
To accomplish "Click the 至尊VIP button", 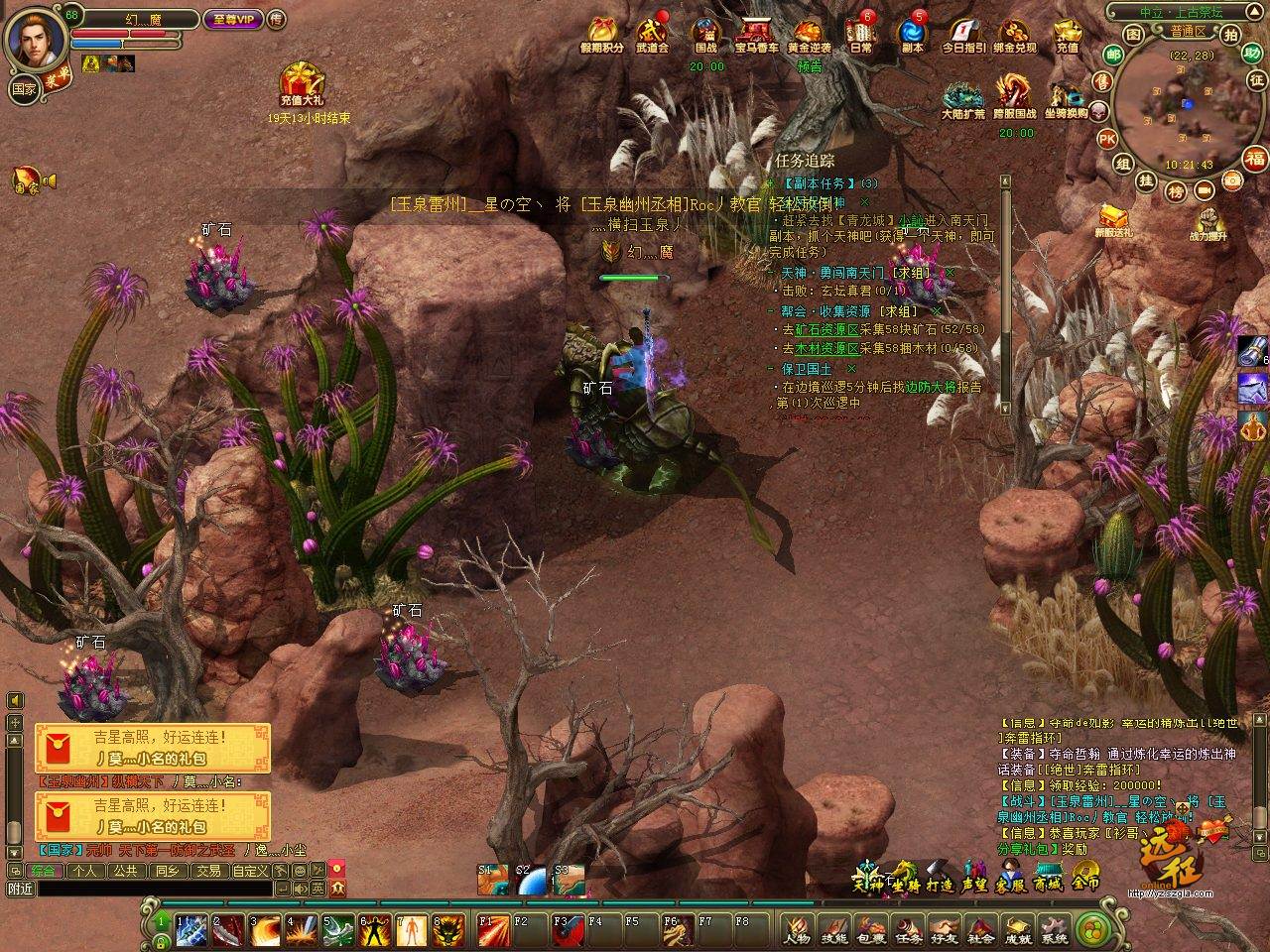I will click(232, 19).
